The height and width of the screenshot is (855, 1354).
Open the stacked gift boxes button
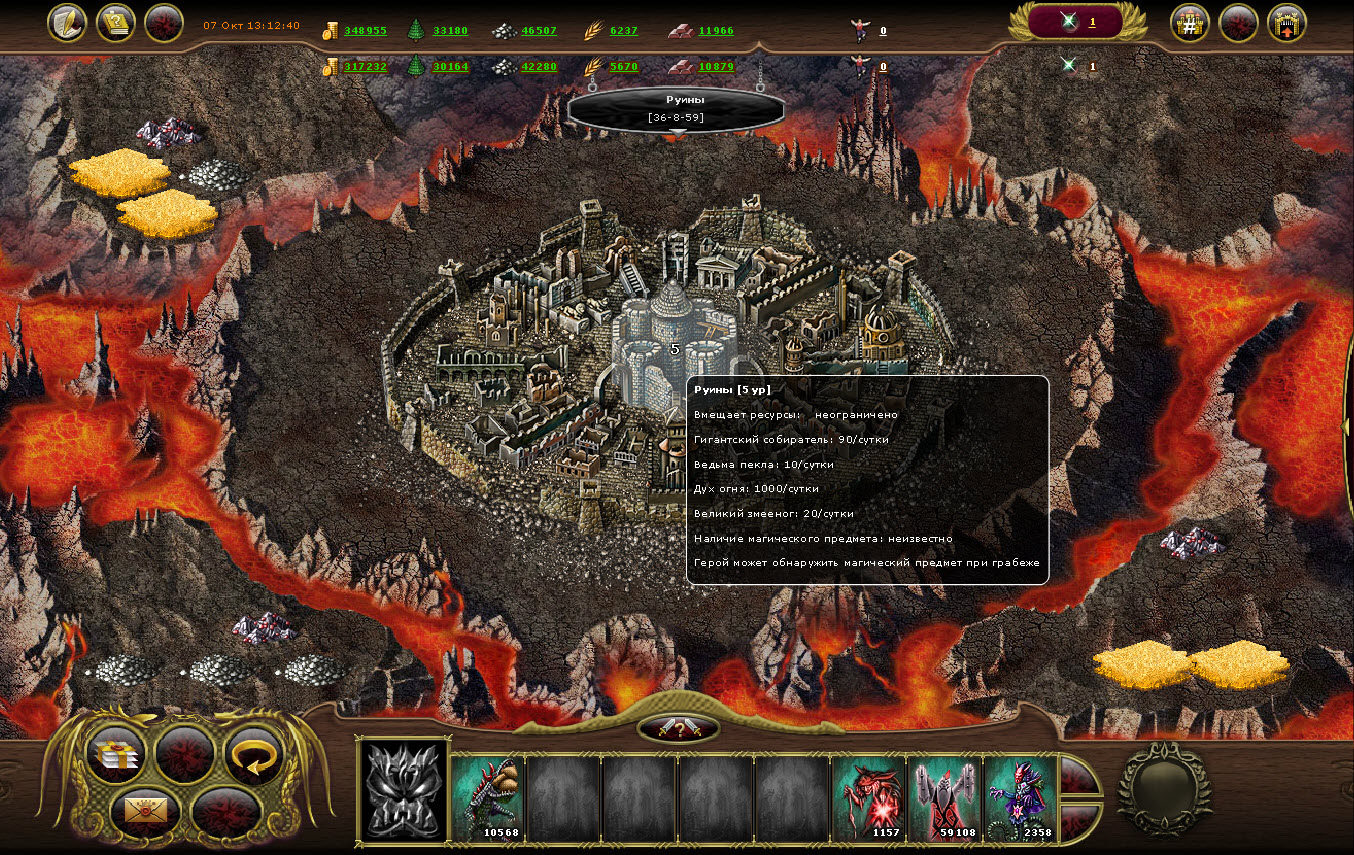tap(118, 755)
